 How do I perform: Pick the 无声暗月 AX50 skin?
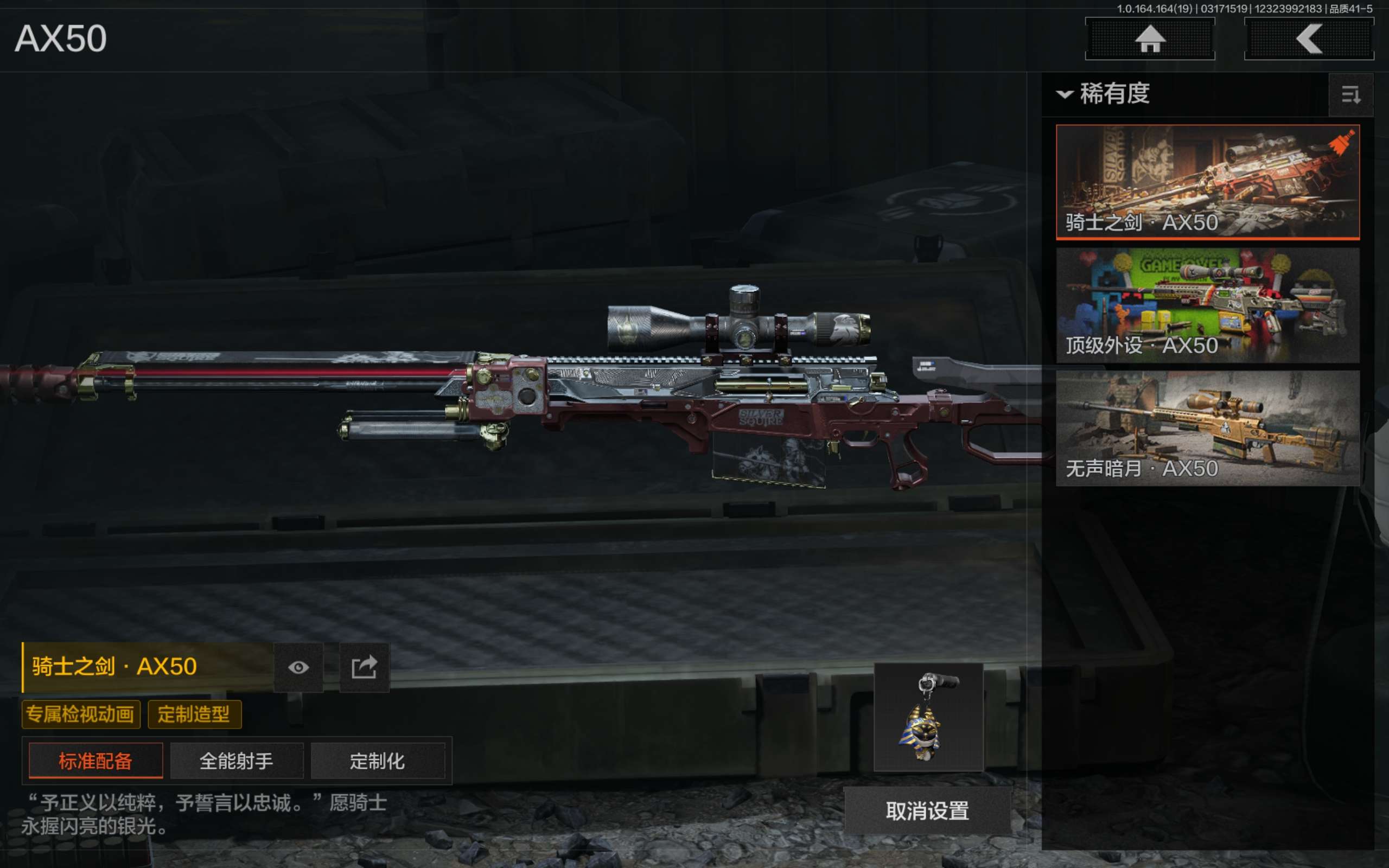coord(1207,428)
